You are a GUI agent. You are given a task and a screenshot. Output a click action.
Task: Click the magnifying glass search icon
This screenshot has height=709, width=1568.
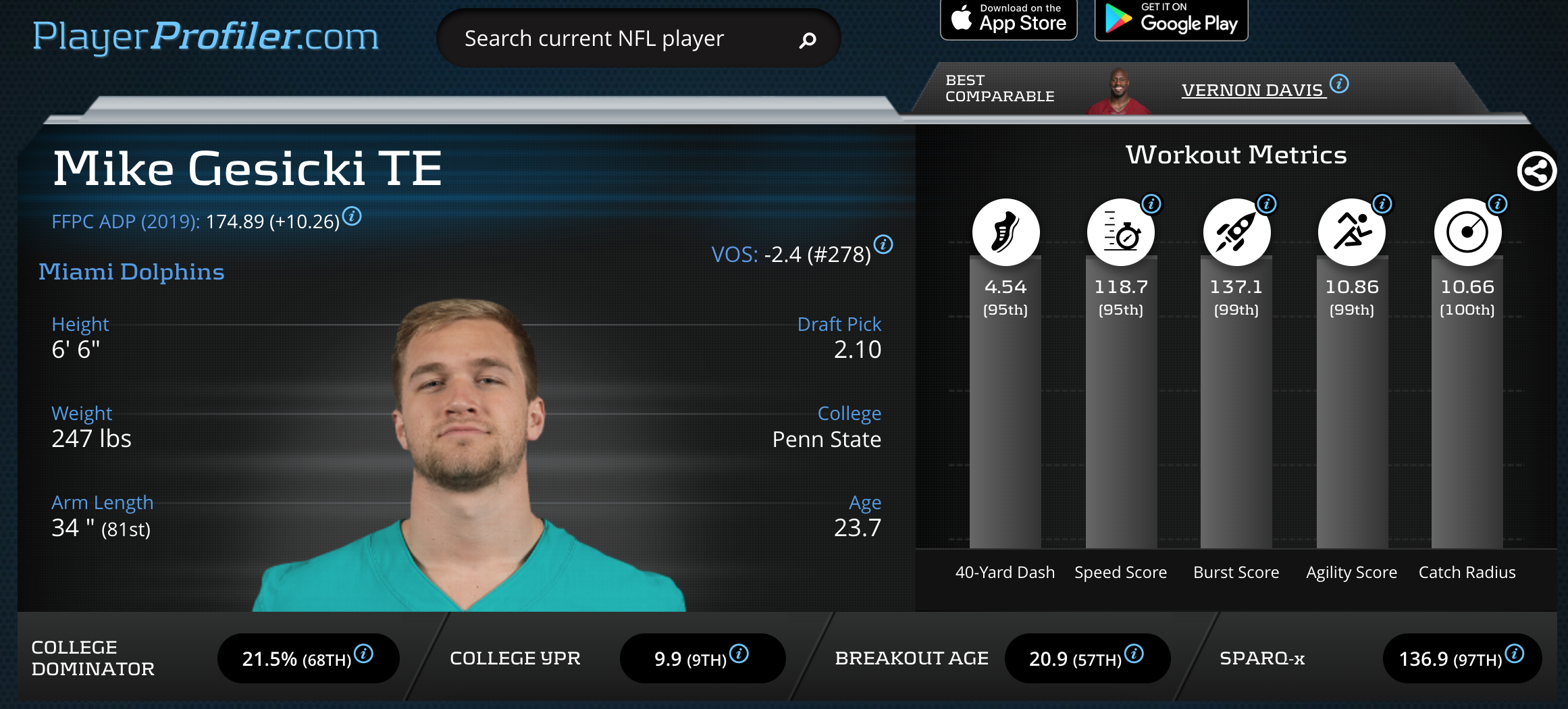coord(808,41)
